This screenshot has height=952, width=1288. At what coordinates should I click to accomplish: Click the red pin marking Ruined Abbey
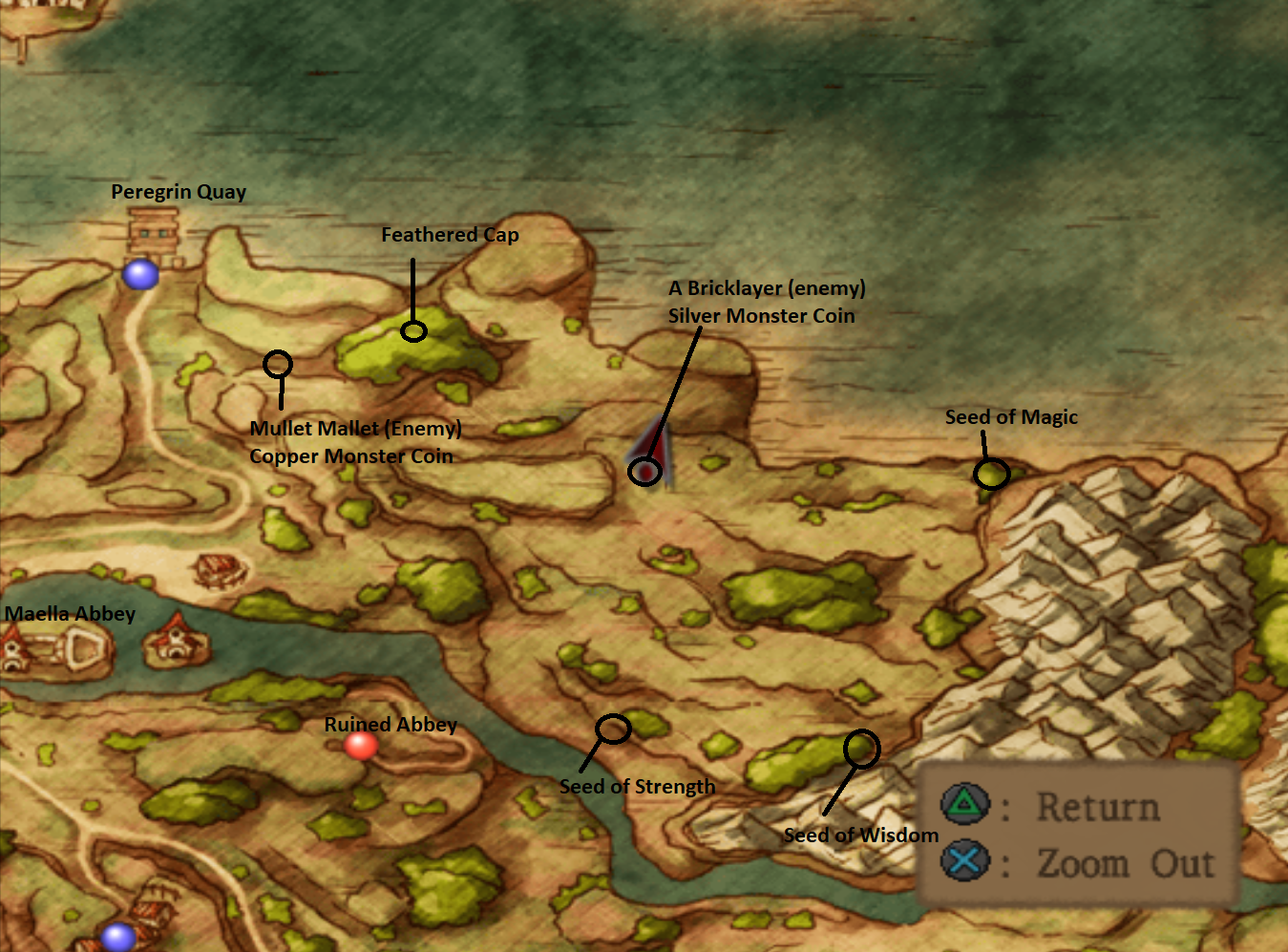pyautogui.click(x=363, y=747)
